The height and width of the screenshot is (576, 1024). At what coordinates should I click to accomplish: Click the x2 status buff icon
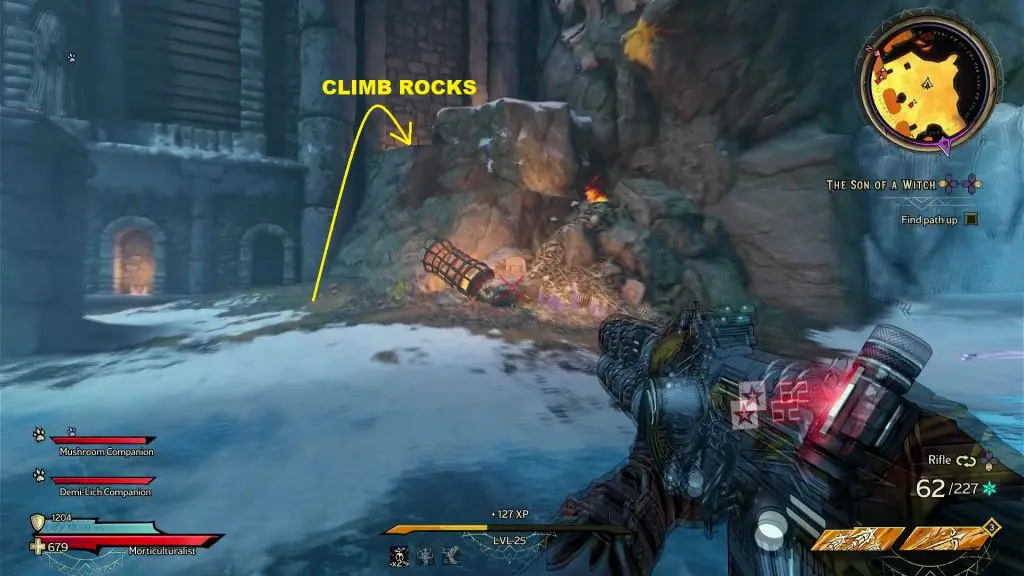397,555
